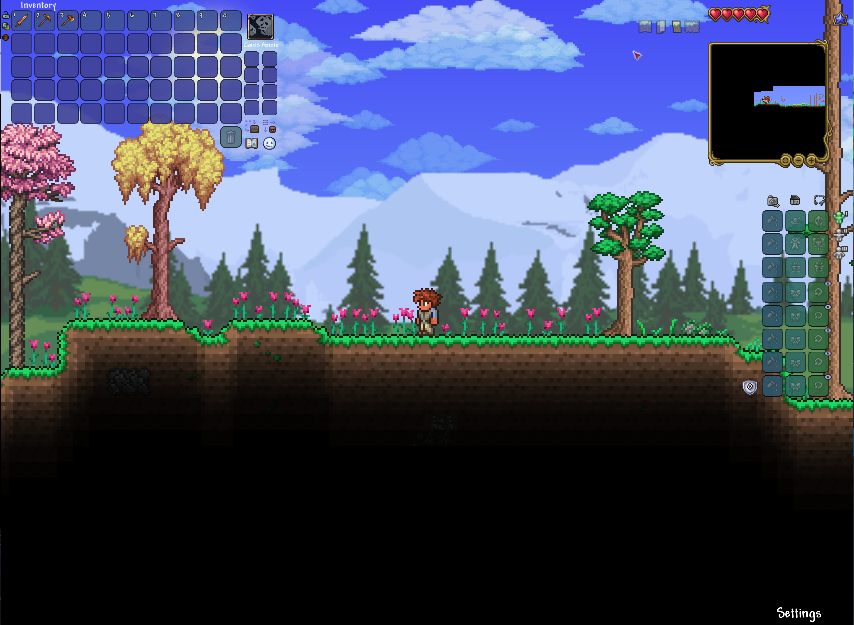Click the minimap
Viewport: 854px width, 625px height.
[768, 100]
